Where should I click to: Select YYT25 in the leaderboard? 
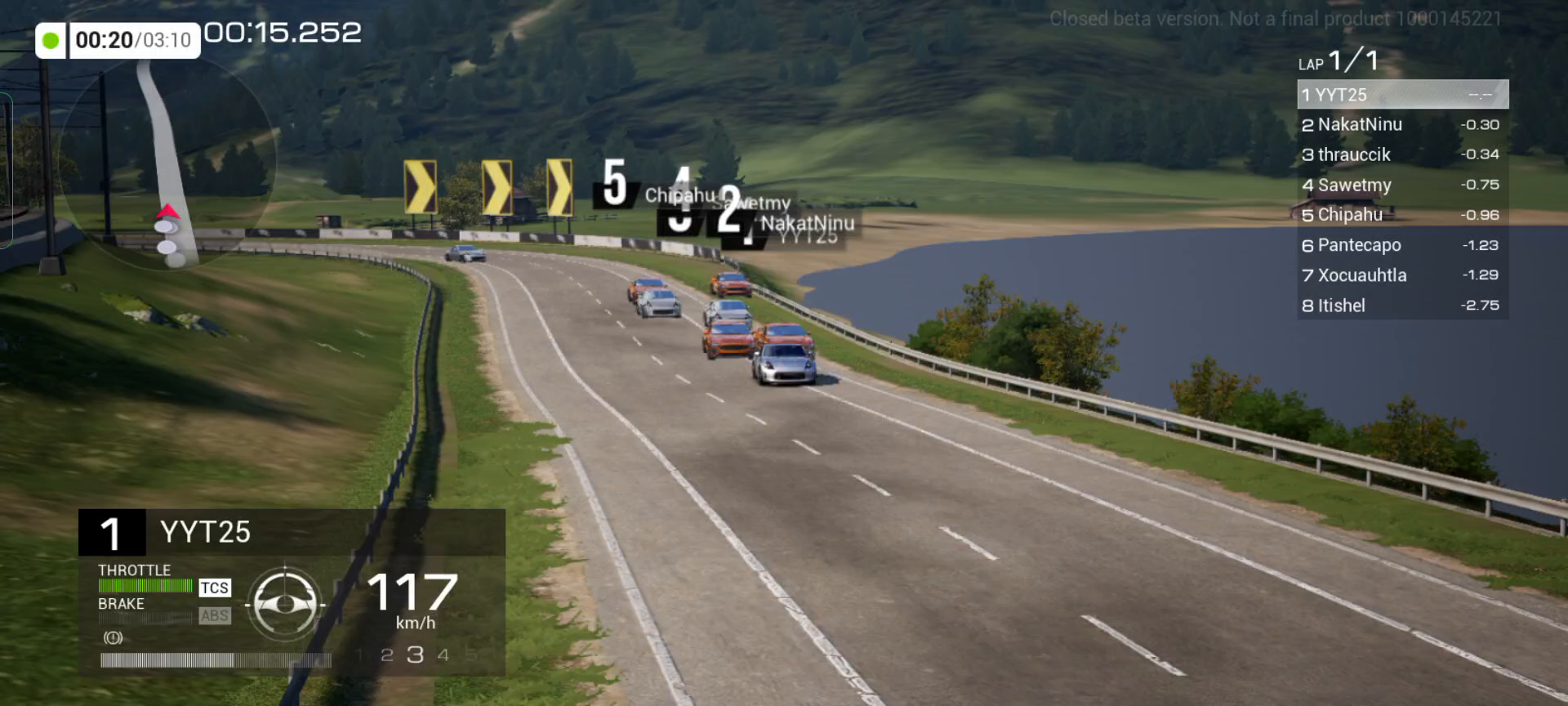(x=1401, y=95)
